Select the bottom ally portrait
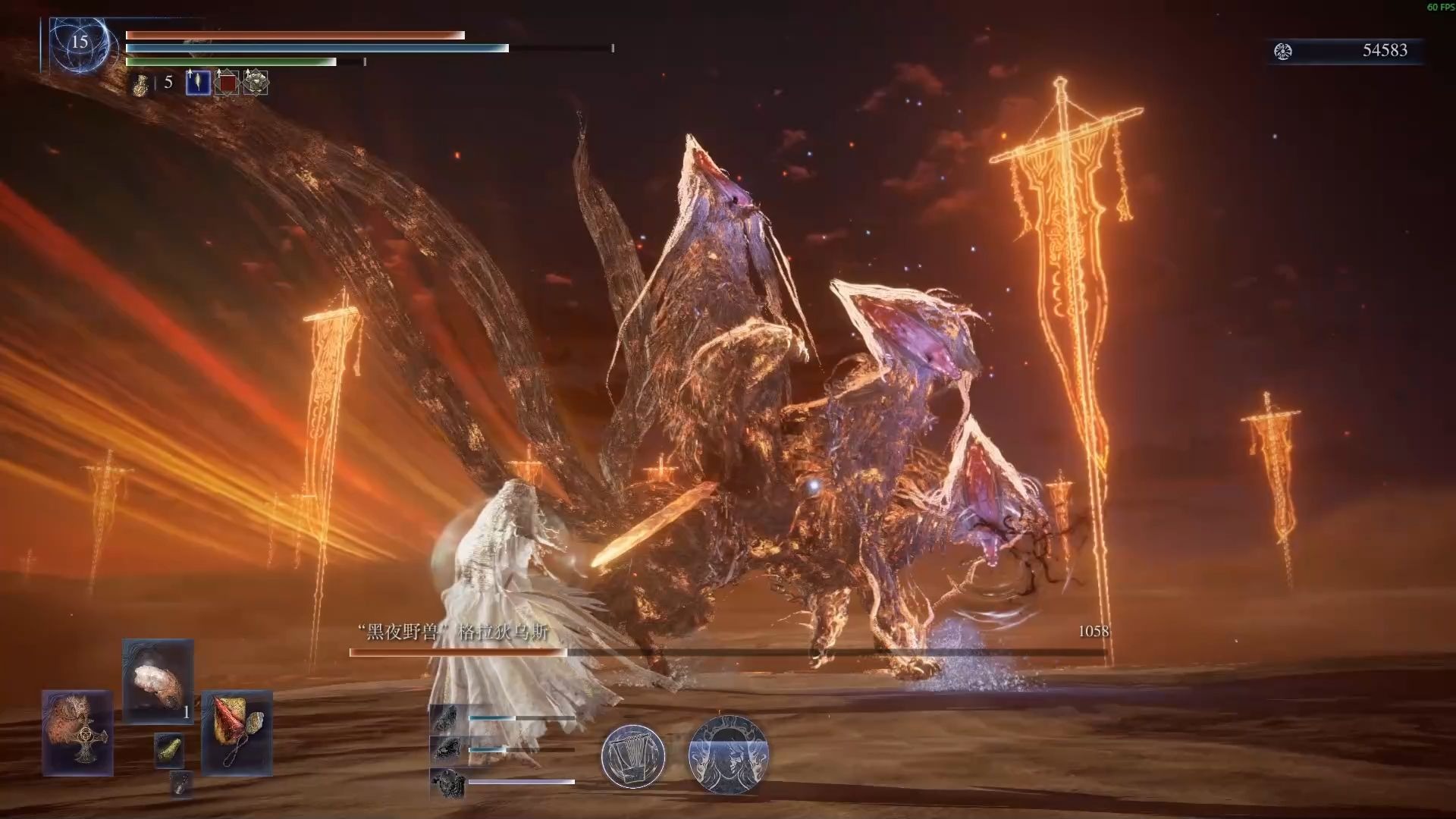 pyautogui.click(x=444, y=782)
